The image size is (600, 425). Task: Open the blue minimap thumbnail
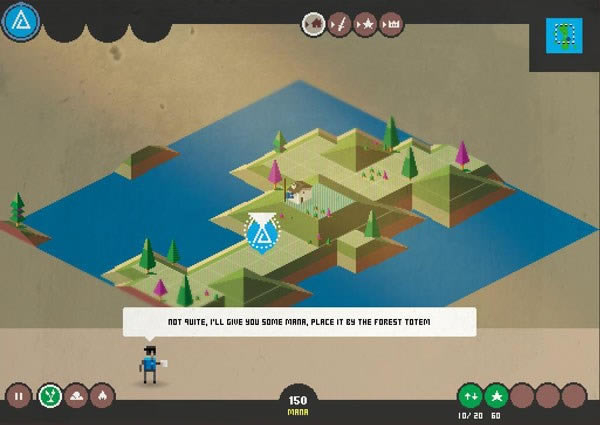[x=565, y=36]
